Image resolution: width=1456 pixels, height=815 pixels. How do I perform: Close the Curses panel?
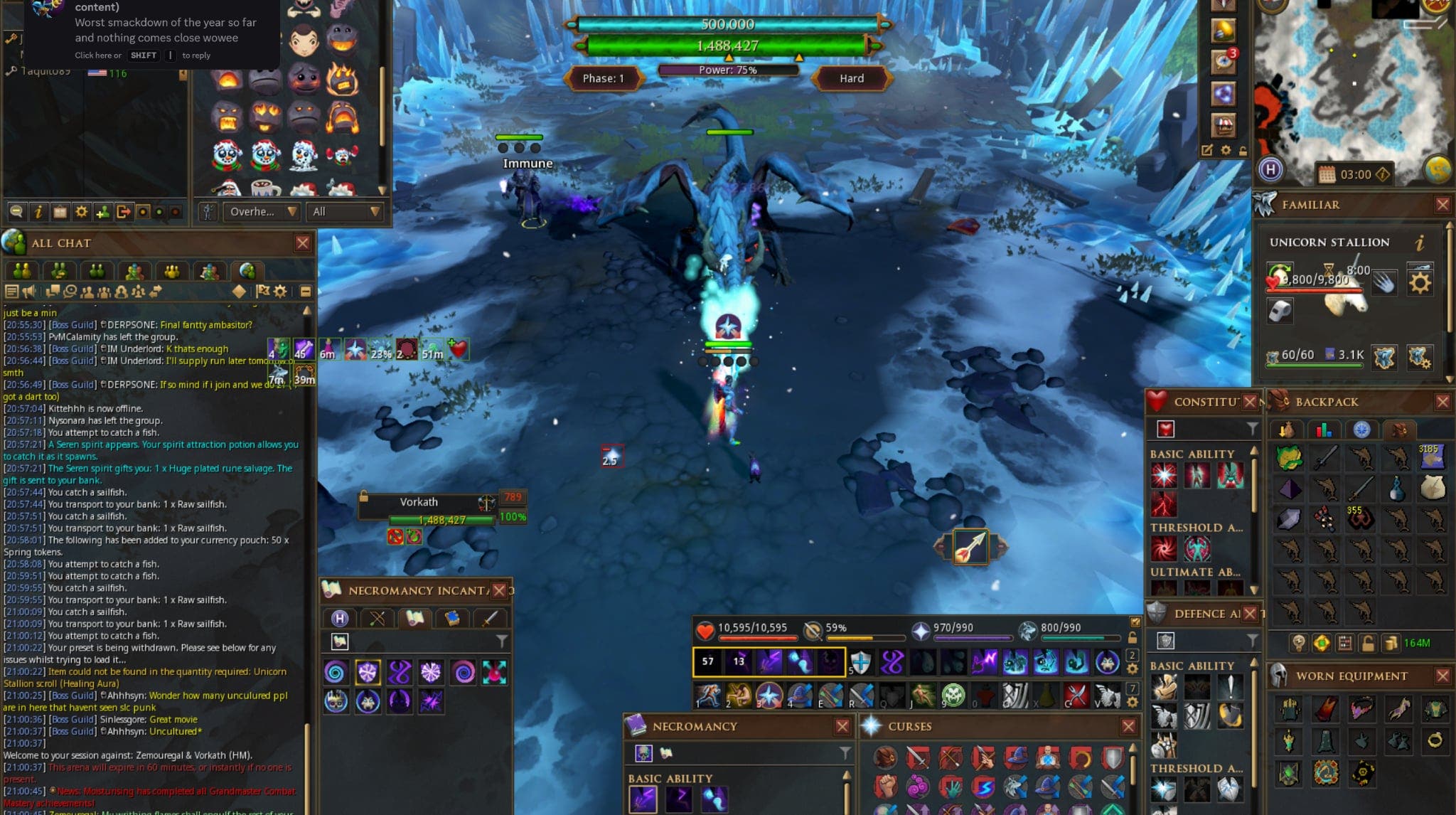click(1128, 726)
